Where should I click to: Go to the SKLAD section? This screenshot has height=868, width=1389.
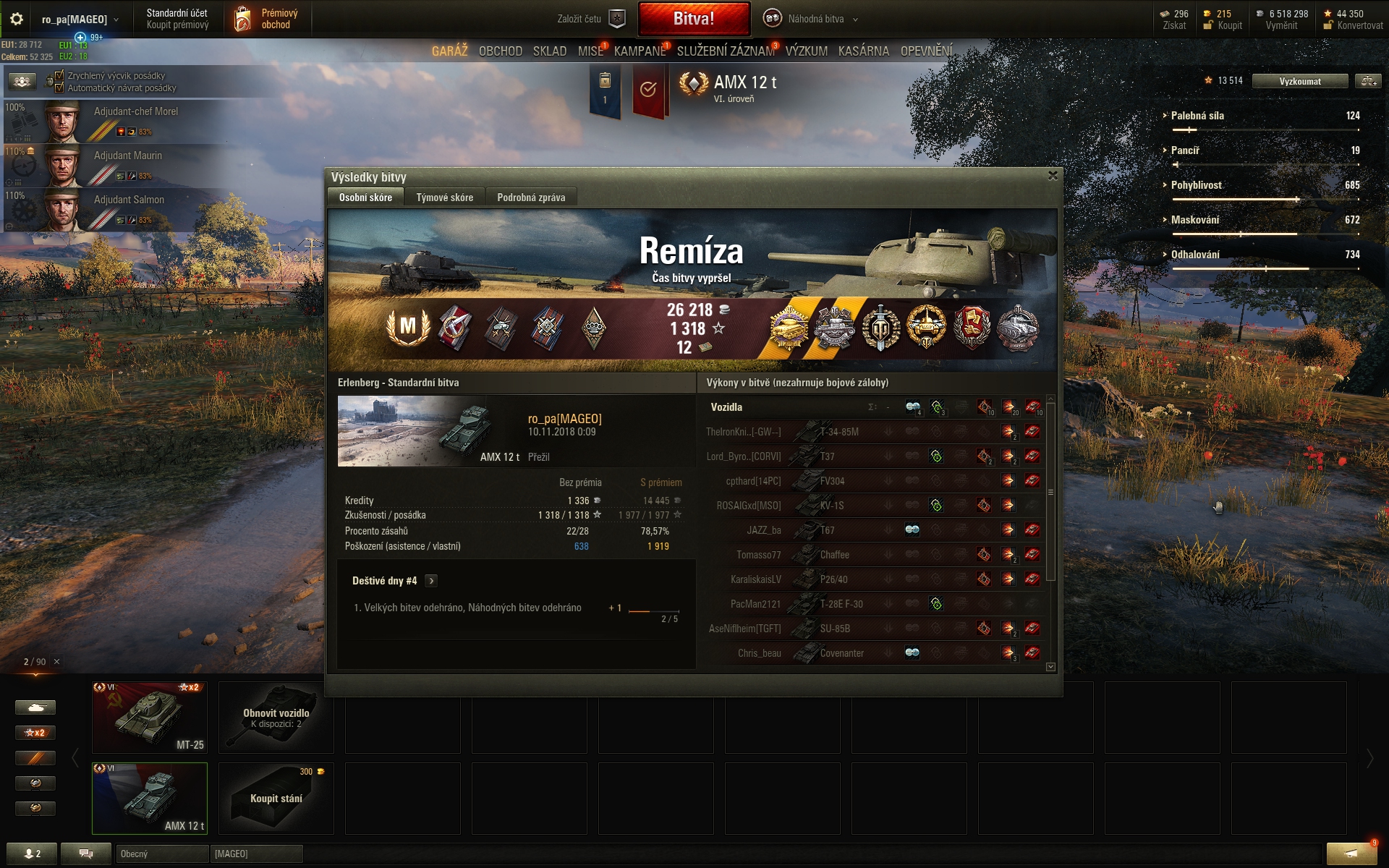tap(550, 51)
